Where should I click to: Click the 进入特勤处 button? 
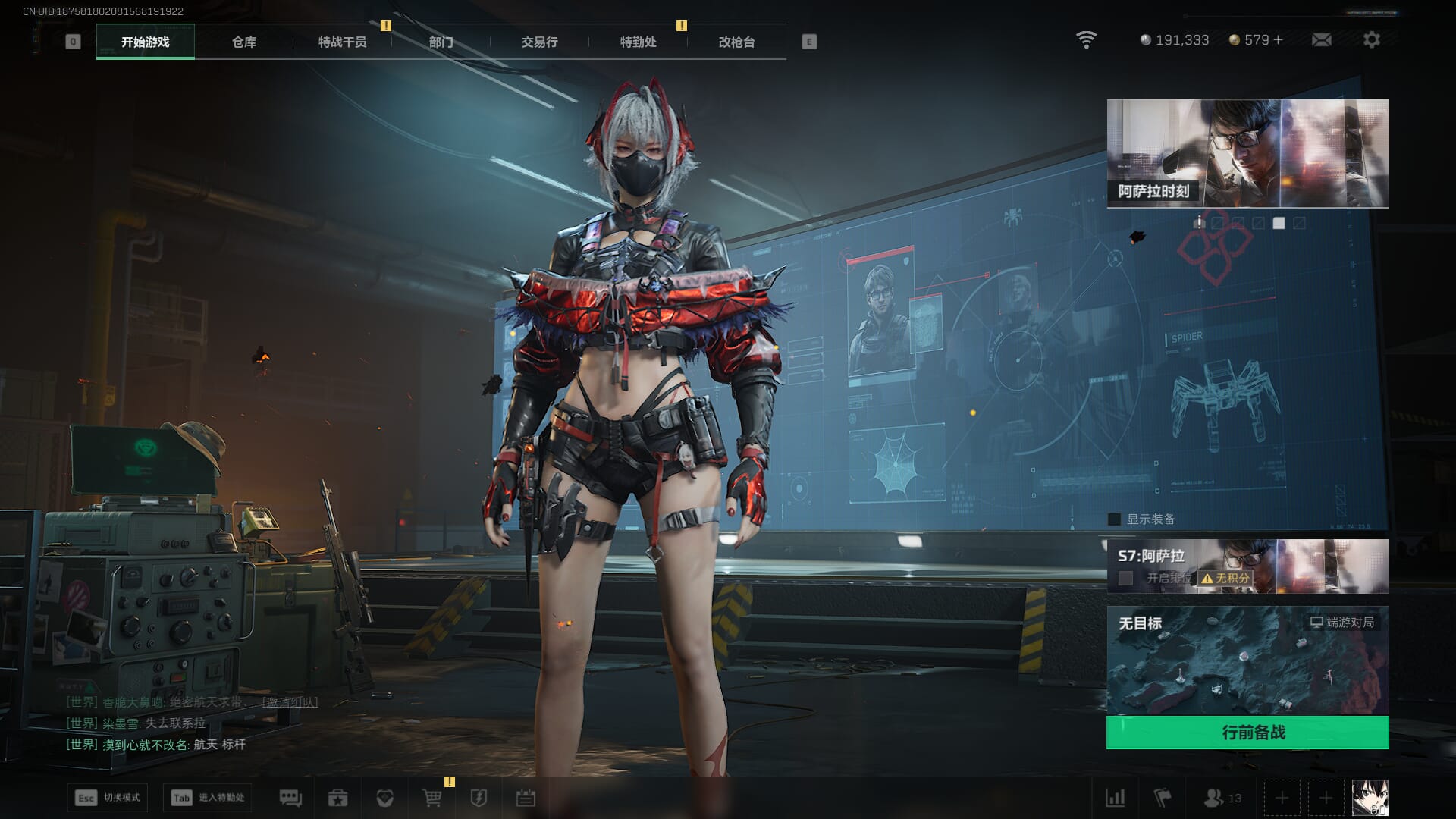(208, 798)
